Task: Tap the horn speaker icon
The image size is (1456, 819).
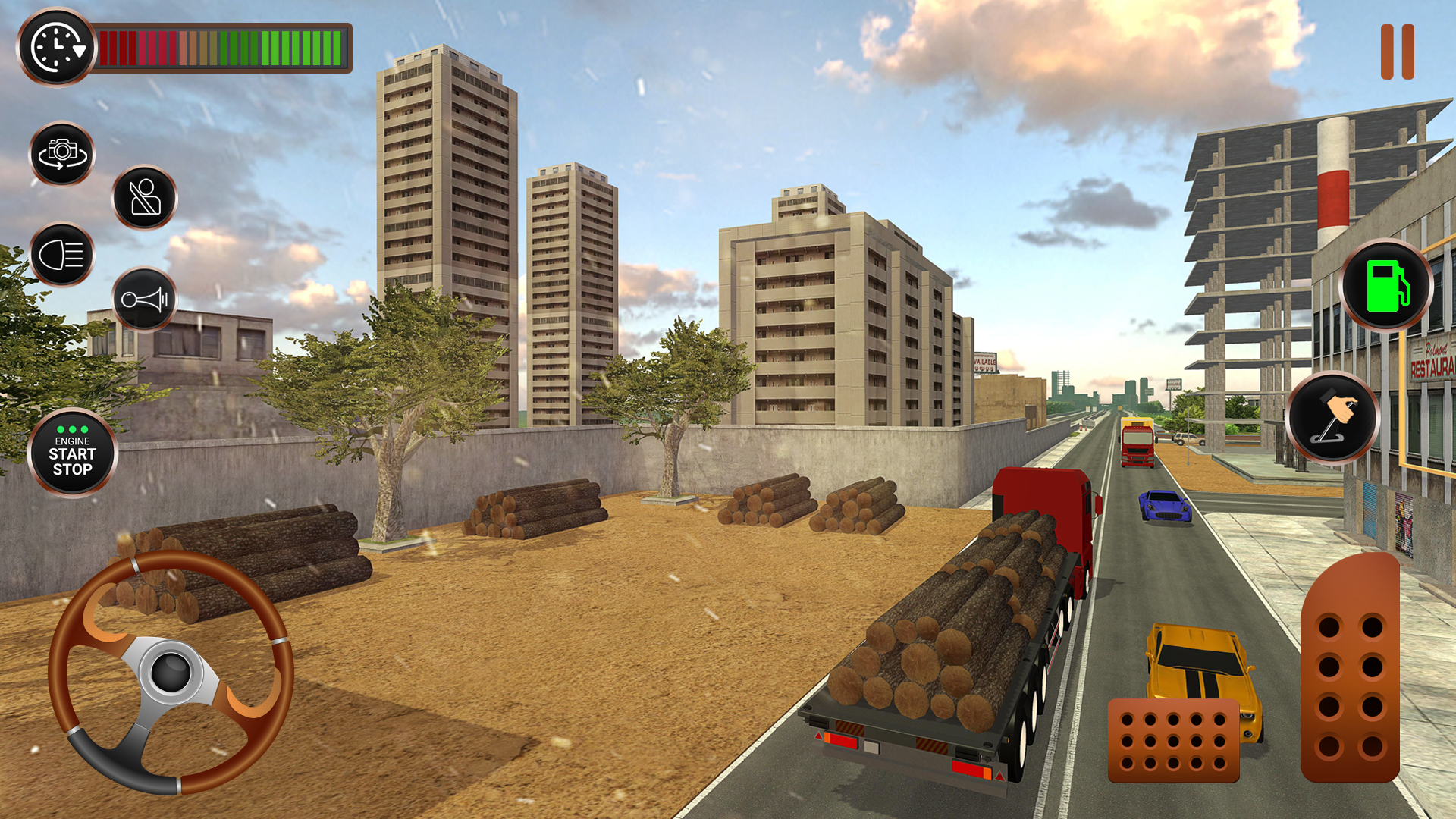Action: [x=144, y=300]
